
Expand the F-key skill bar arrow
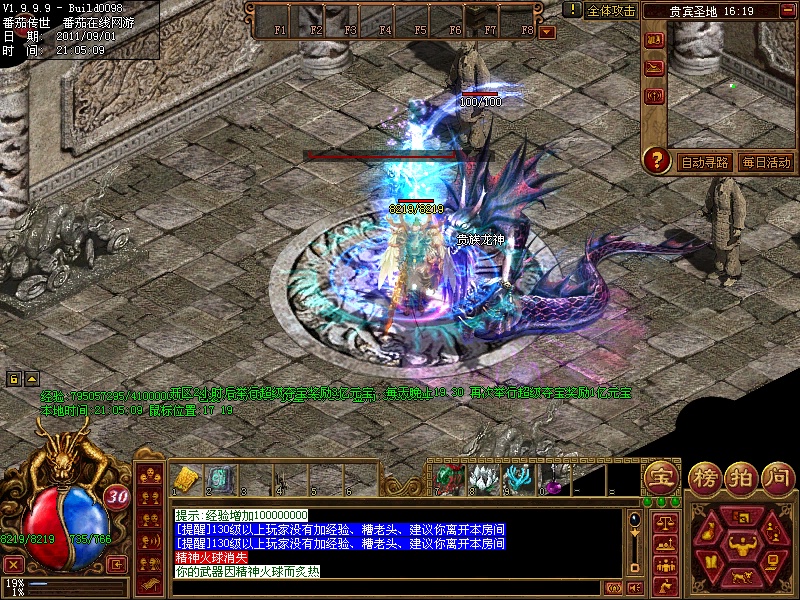(x=547, y=31)
